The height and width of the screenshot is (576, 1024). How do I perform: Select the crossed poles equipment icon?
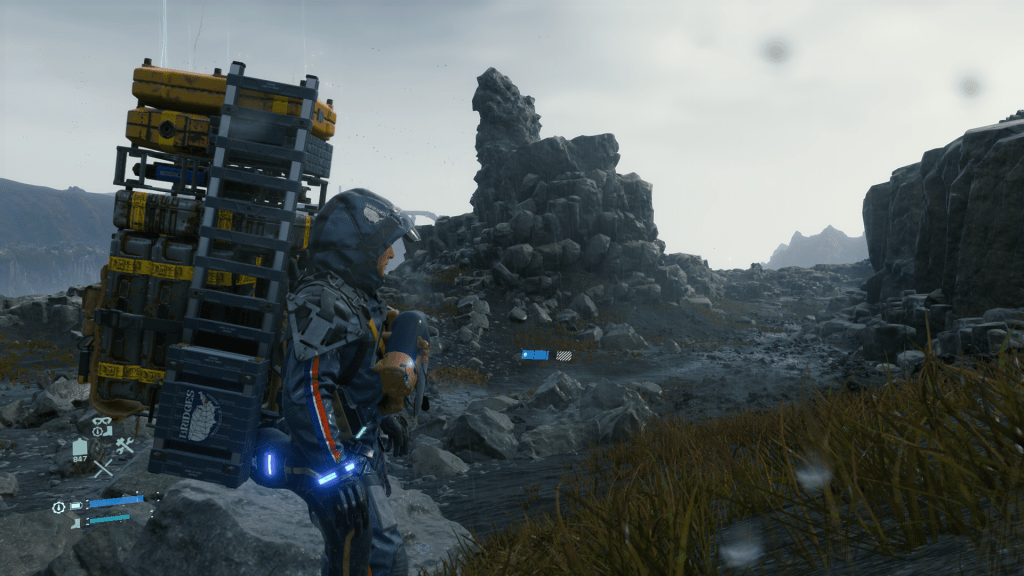(x=103, y=467)
